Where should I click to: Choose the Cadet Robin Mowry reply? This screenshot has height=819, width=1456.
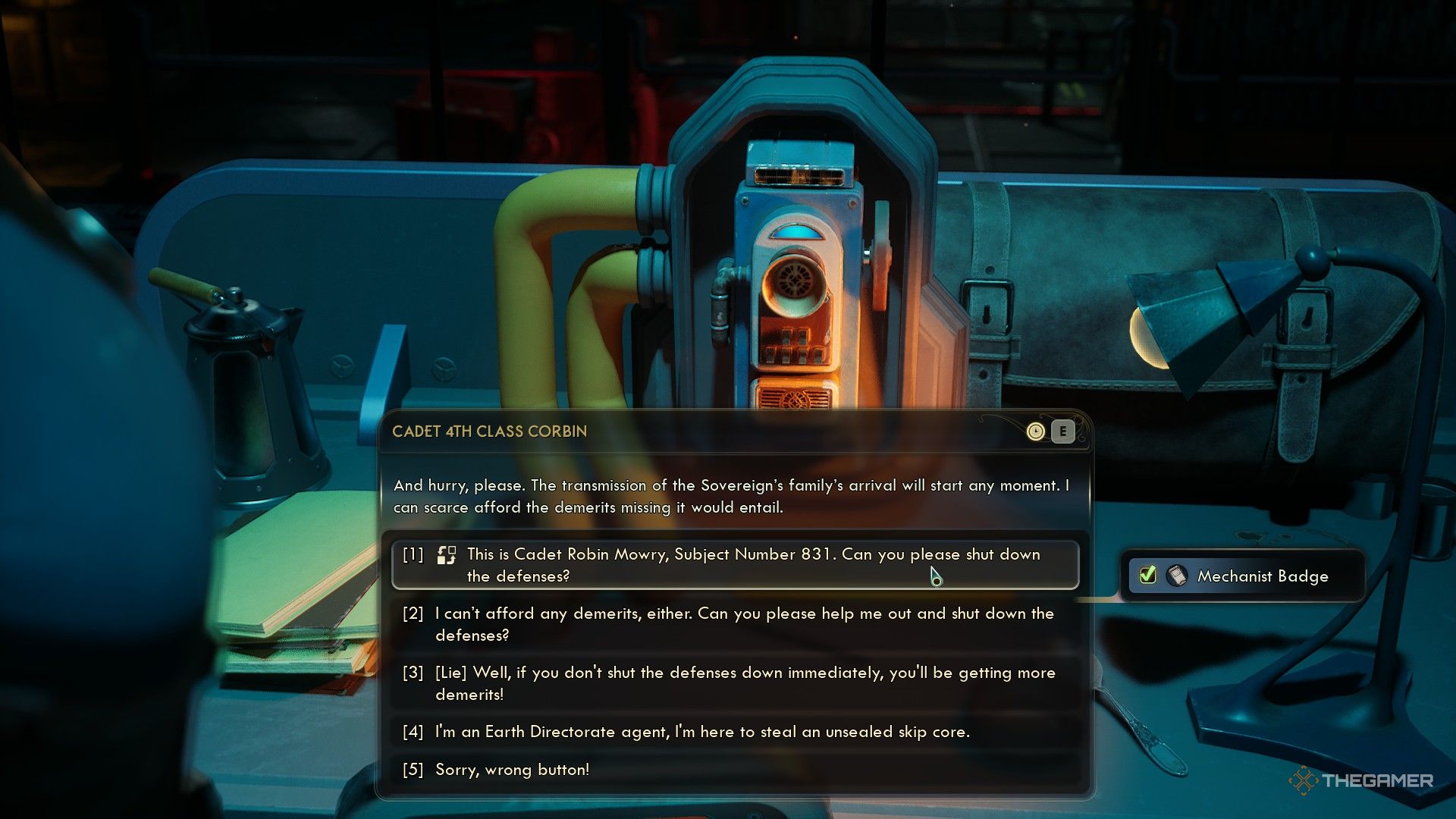[734, 565]
